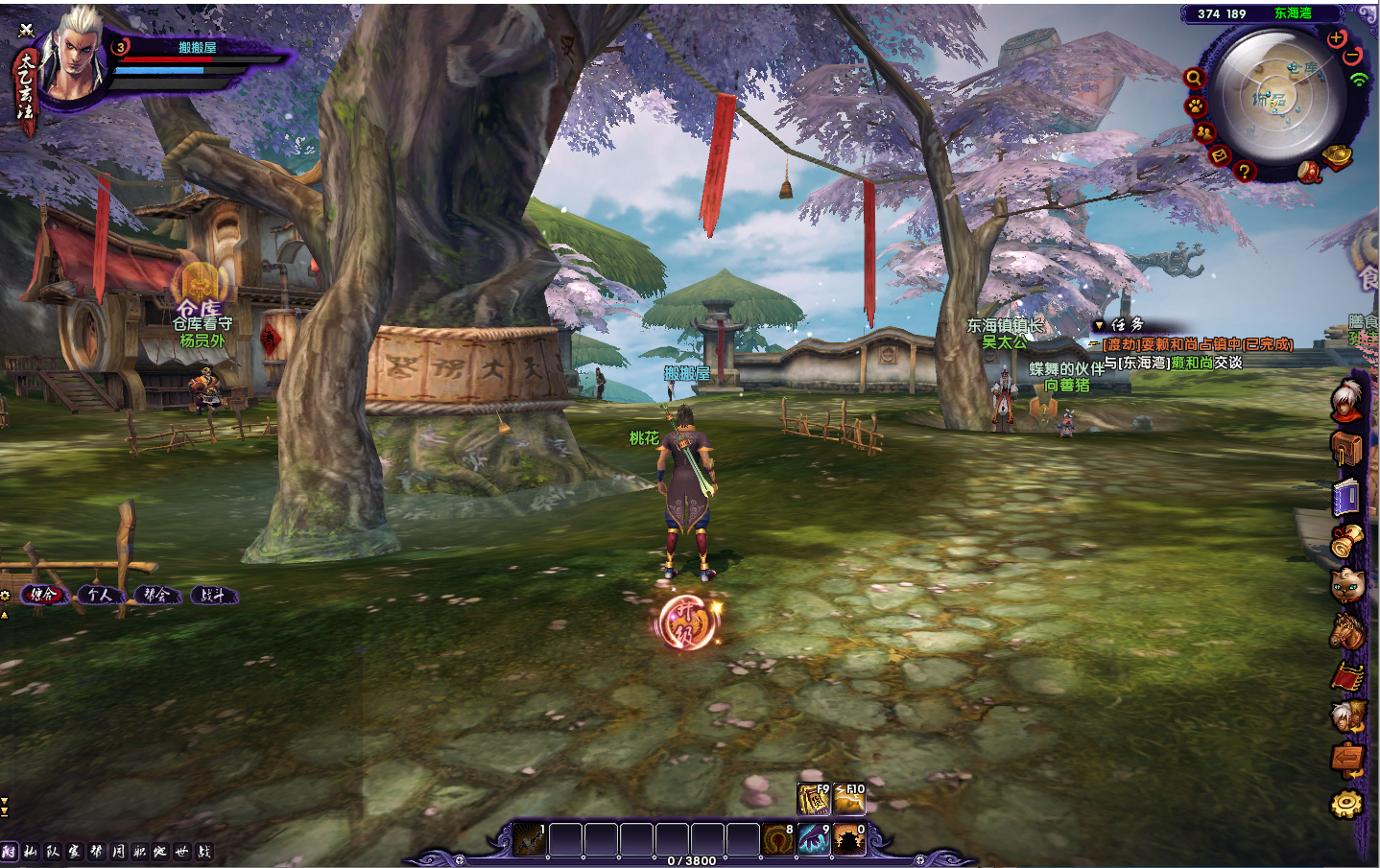Open the horse head mount menu
1380x868 pixels.
click(x=1347, y=630)
